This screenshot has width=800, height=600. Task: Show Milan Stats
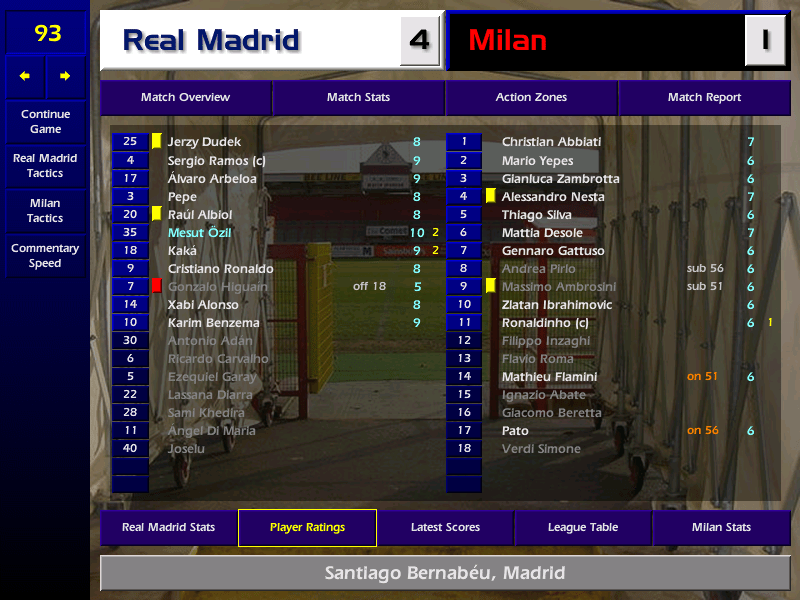pos(721,528)
